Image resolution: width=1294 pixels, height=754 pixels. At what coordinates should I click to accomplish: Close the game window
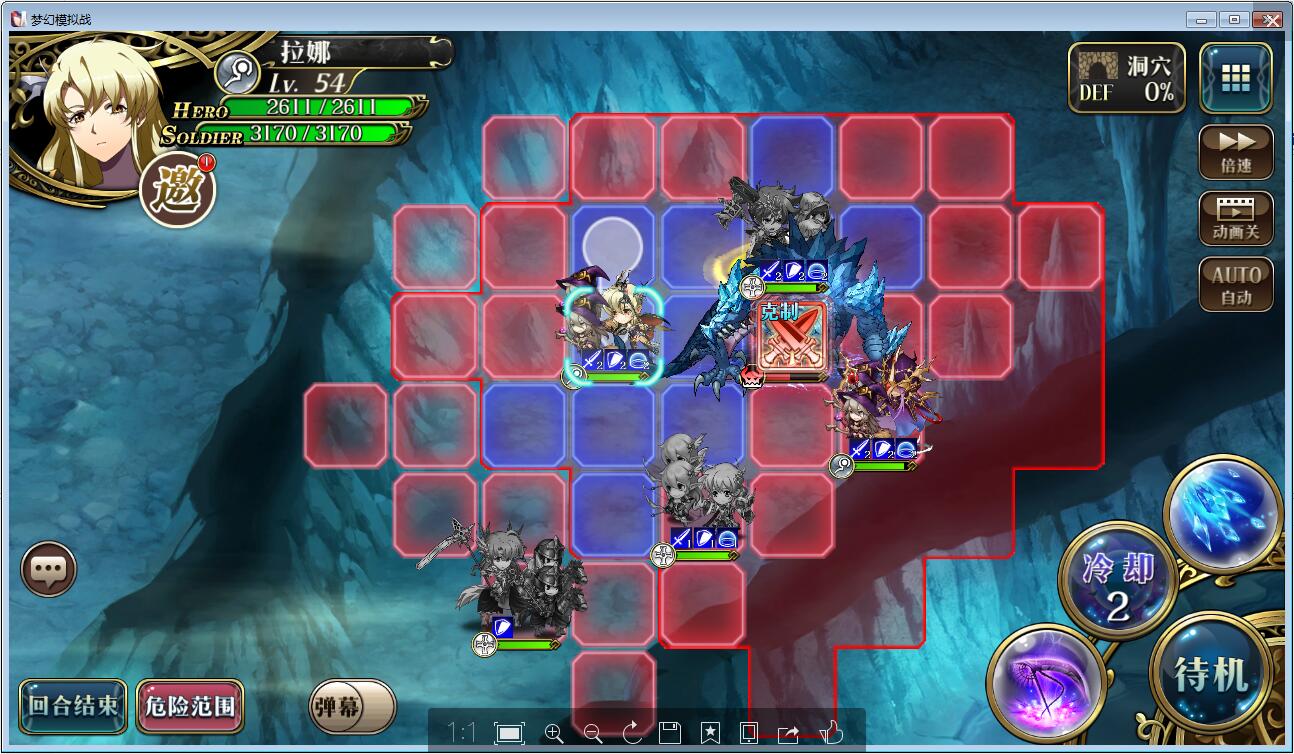pyautogui.click(x=1270, y=19)
